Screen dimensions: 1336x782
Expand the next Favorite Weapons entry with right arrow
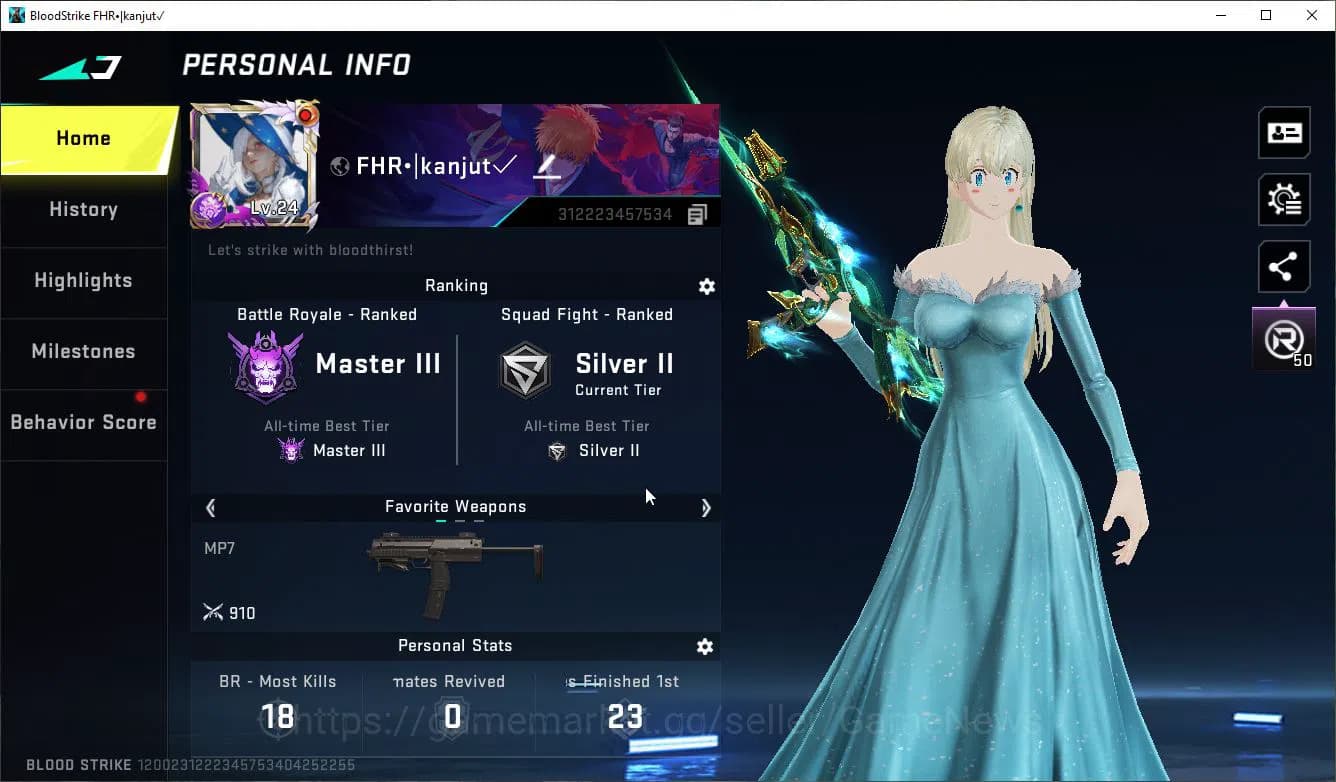(x=707, y=508)
